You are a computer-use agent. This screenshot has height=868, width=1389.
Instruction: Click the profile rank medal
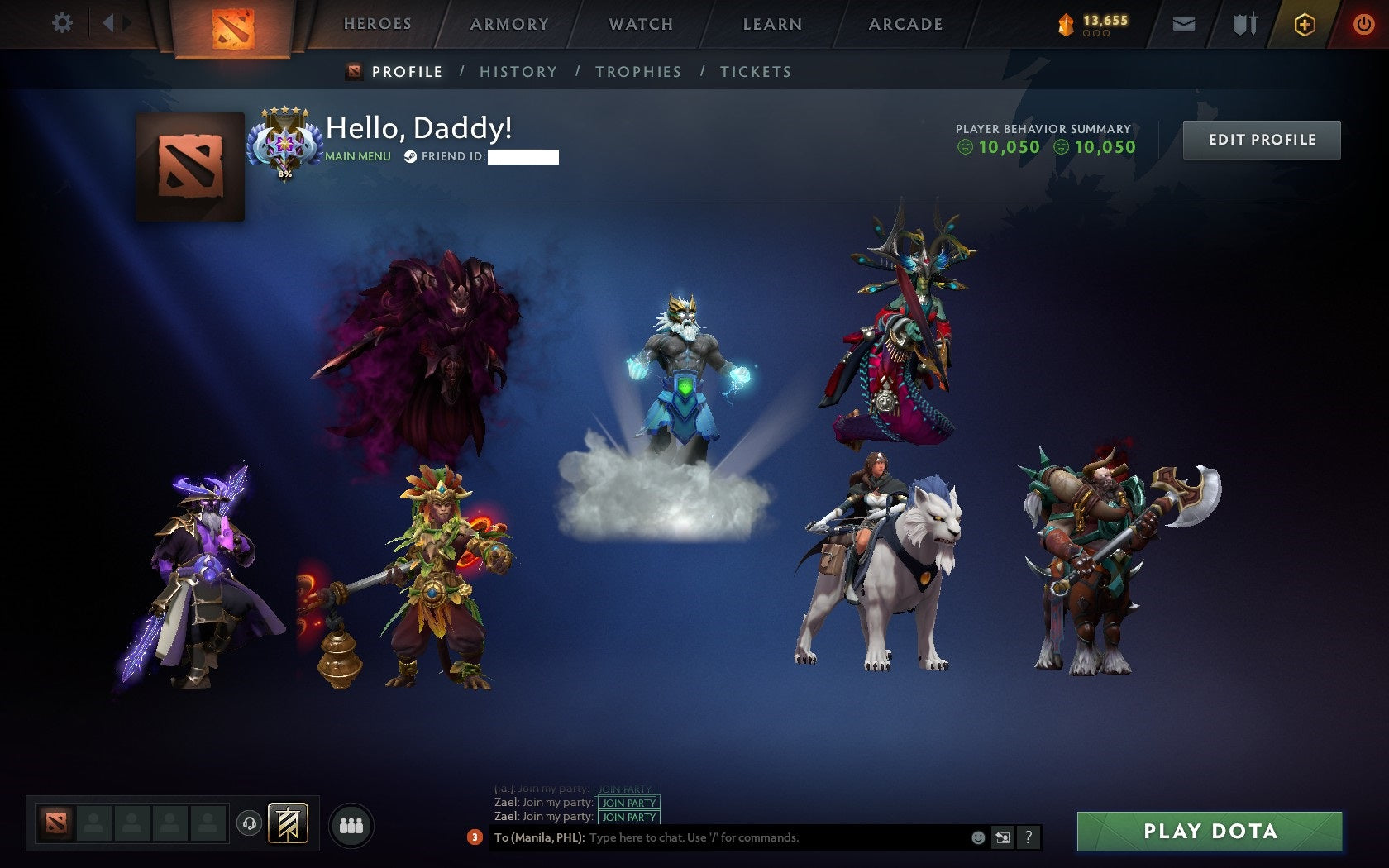click(x=284, y=139)
